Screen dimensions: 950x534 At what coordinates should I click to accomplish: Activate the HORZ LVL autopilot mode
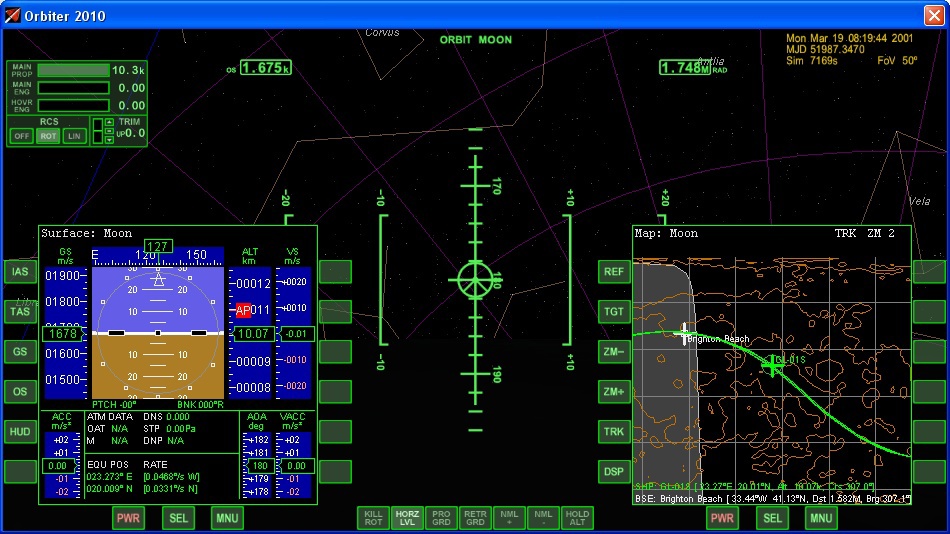(407, 517)
